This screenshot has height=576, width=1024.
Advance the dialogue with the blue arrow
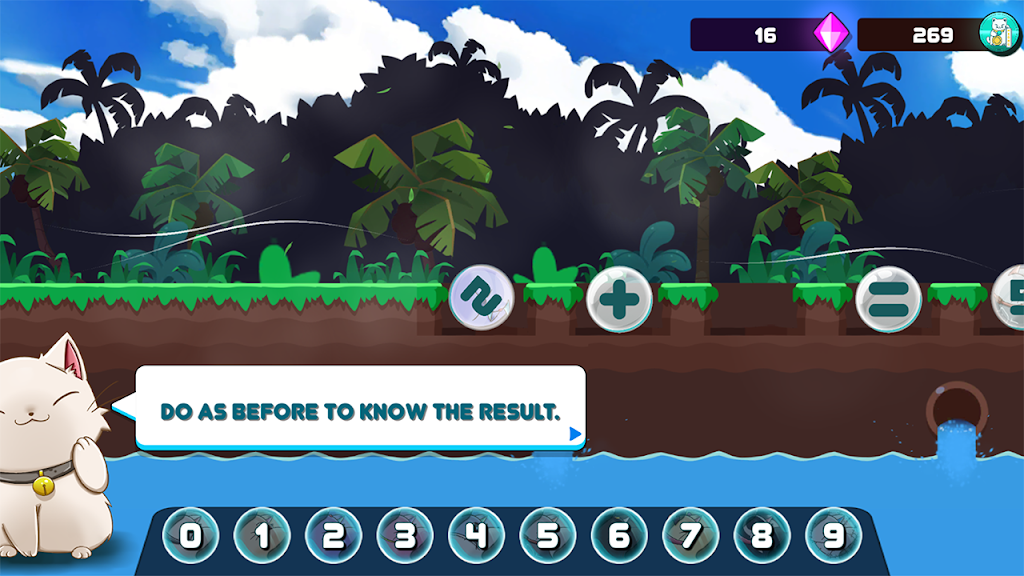[574, 434]
